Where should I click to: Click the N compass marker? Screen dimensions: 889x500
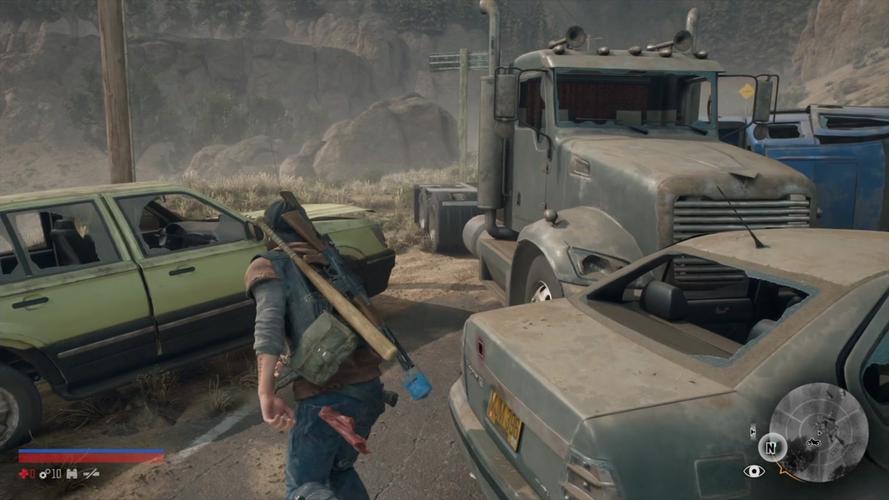(772, 446)
